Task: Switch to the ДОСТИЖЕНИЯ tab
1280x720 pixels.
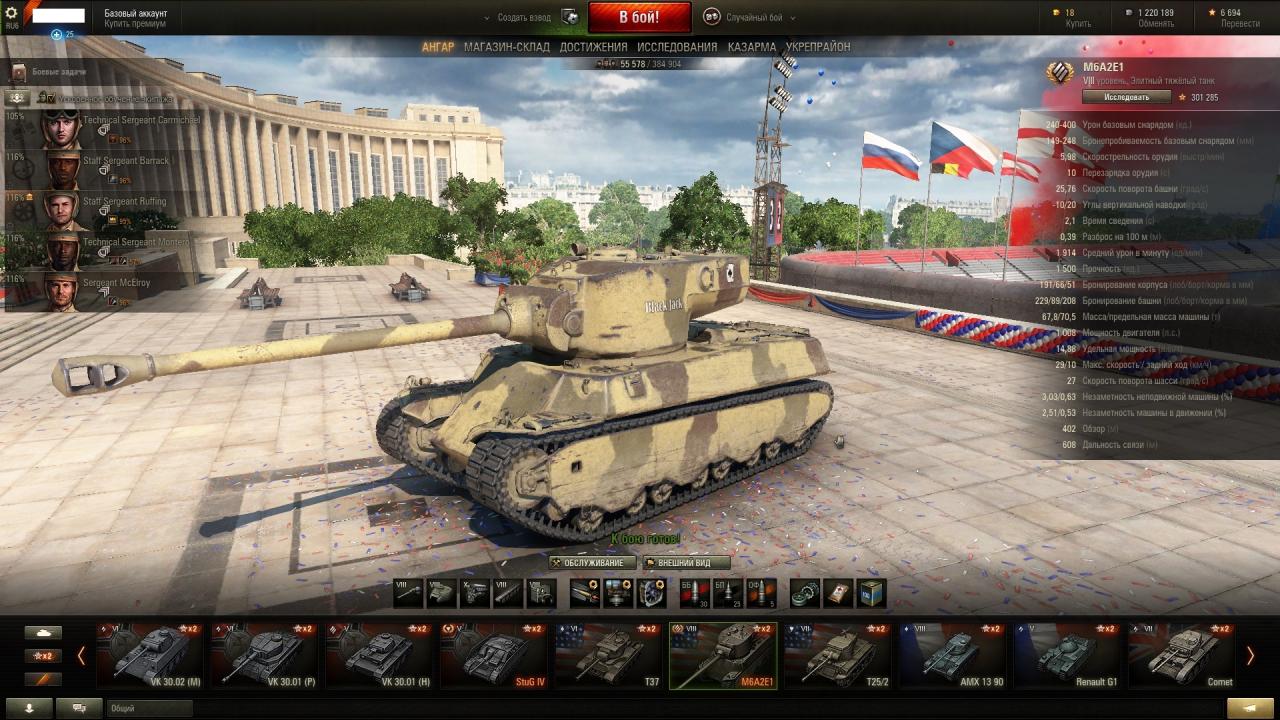Action: [x=593, y=47]
